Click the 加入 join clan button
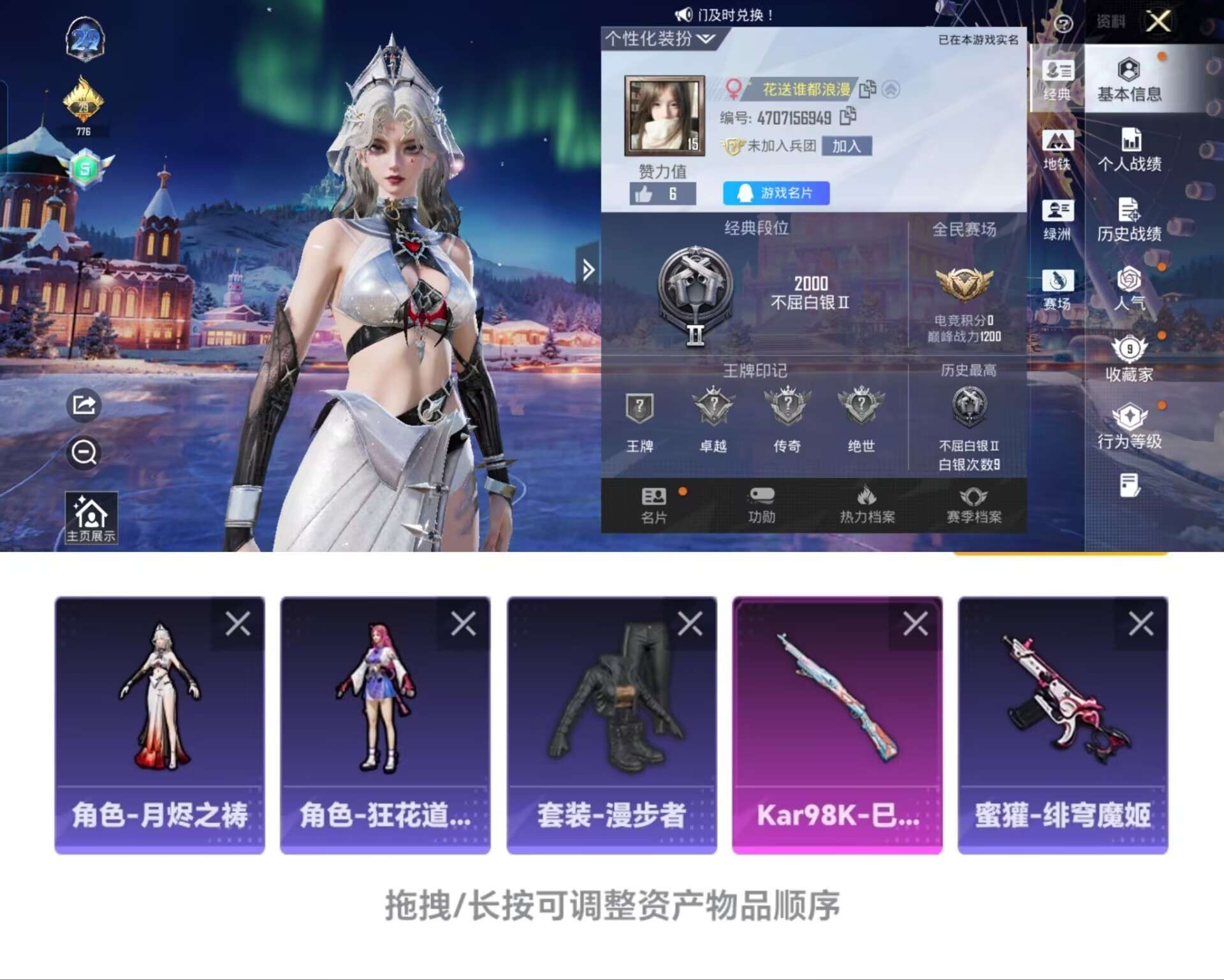This screenshot has width=1224, height=980. click(x=846, y=146)
